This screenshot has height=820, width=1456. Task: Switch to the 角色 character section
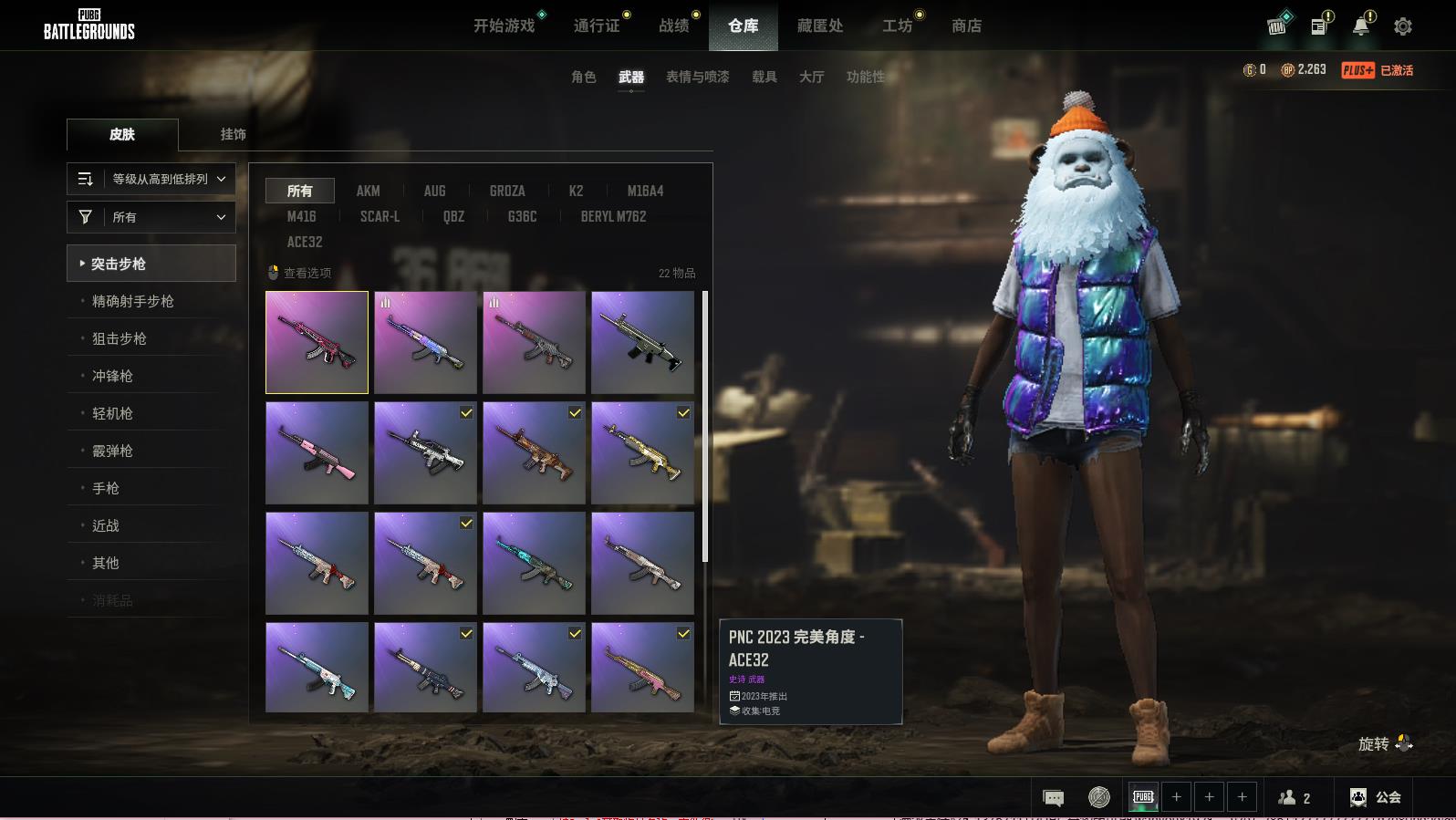(583, 77)
